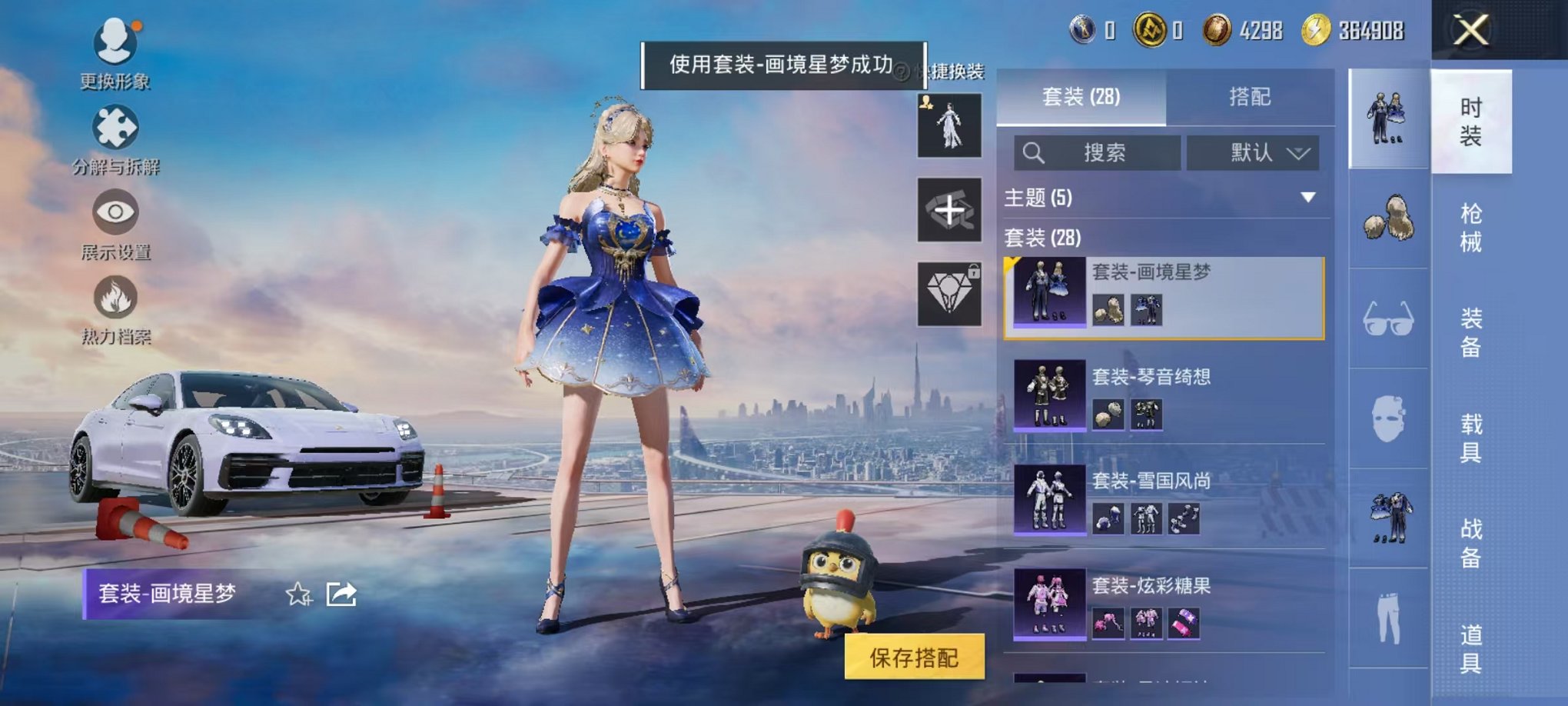This screenshot has width=1568, height=706.
Task: Toggle the pose preview icon above the quick-change panel
Action: pyautogui.click(x=948, y=123)
